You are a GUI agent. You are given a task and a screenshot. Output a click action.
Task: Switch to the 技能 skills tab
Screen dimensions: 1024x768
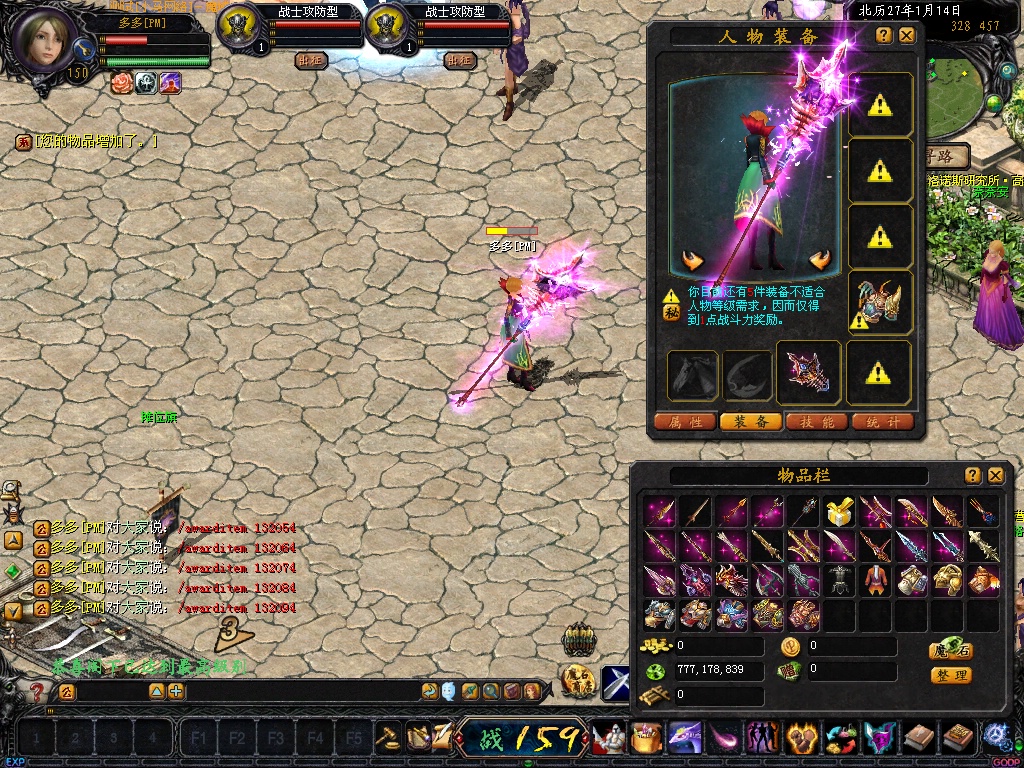(x=817, y=422)
